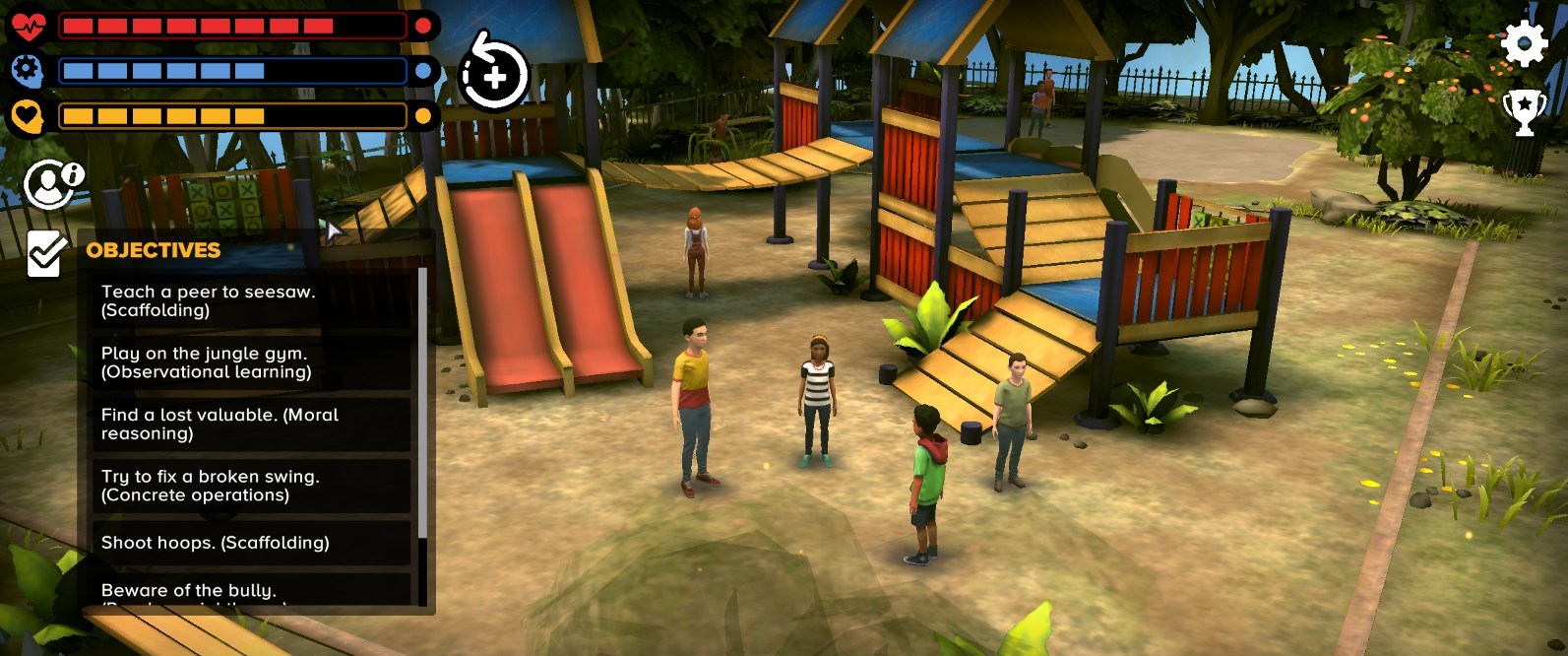The height and width of the screenshot is (656, 1568).
Task: Toggle the Objectives checklist panel
Action: 45,253
